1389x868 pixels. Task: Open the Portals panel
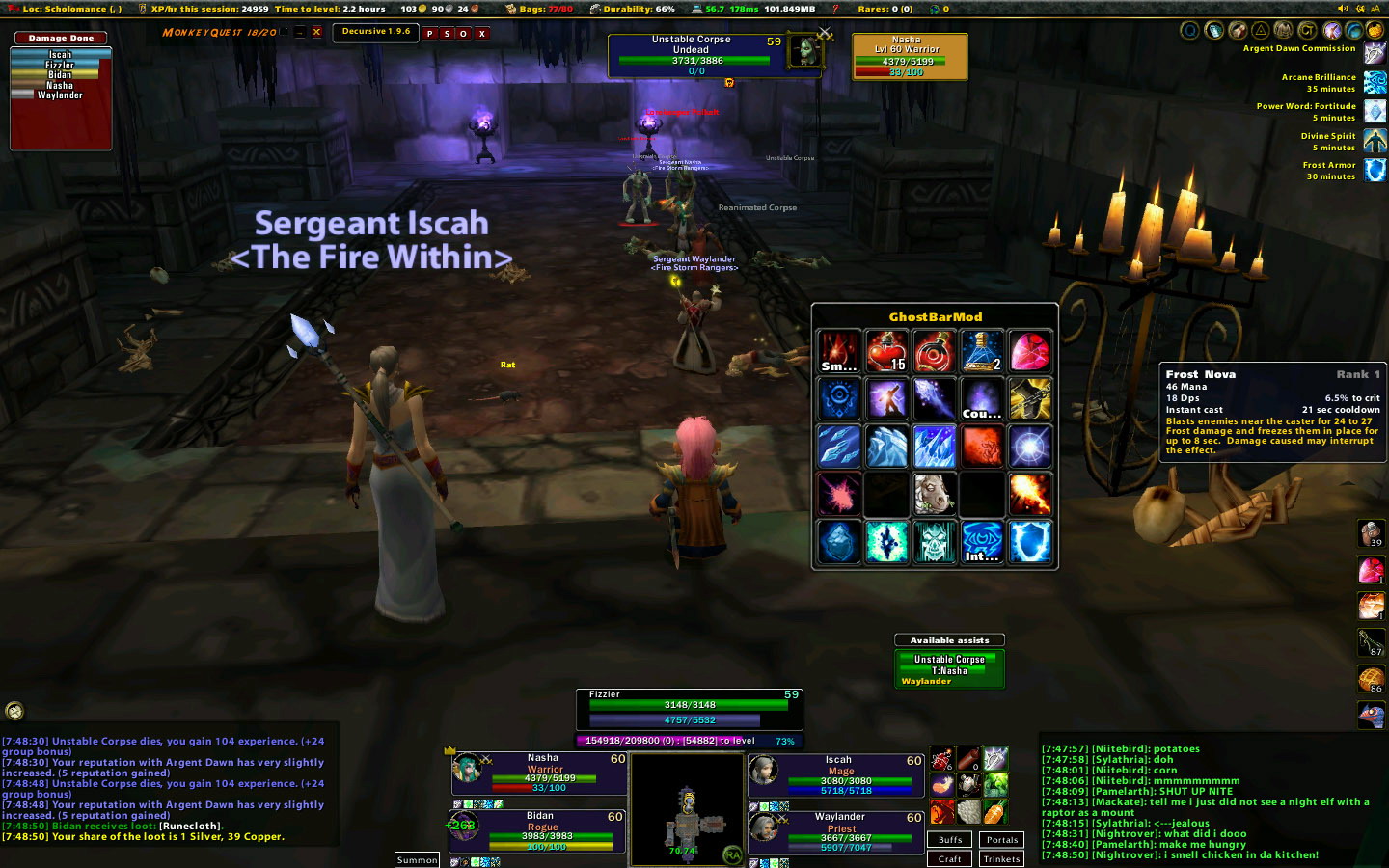tap(1002, 840)
